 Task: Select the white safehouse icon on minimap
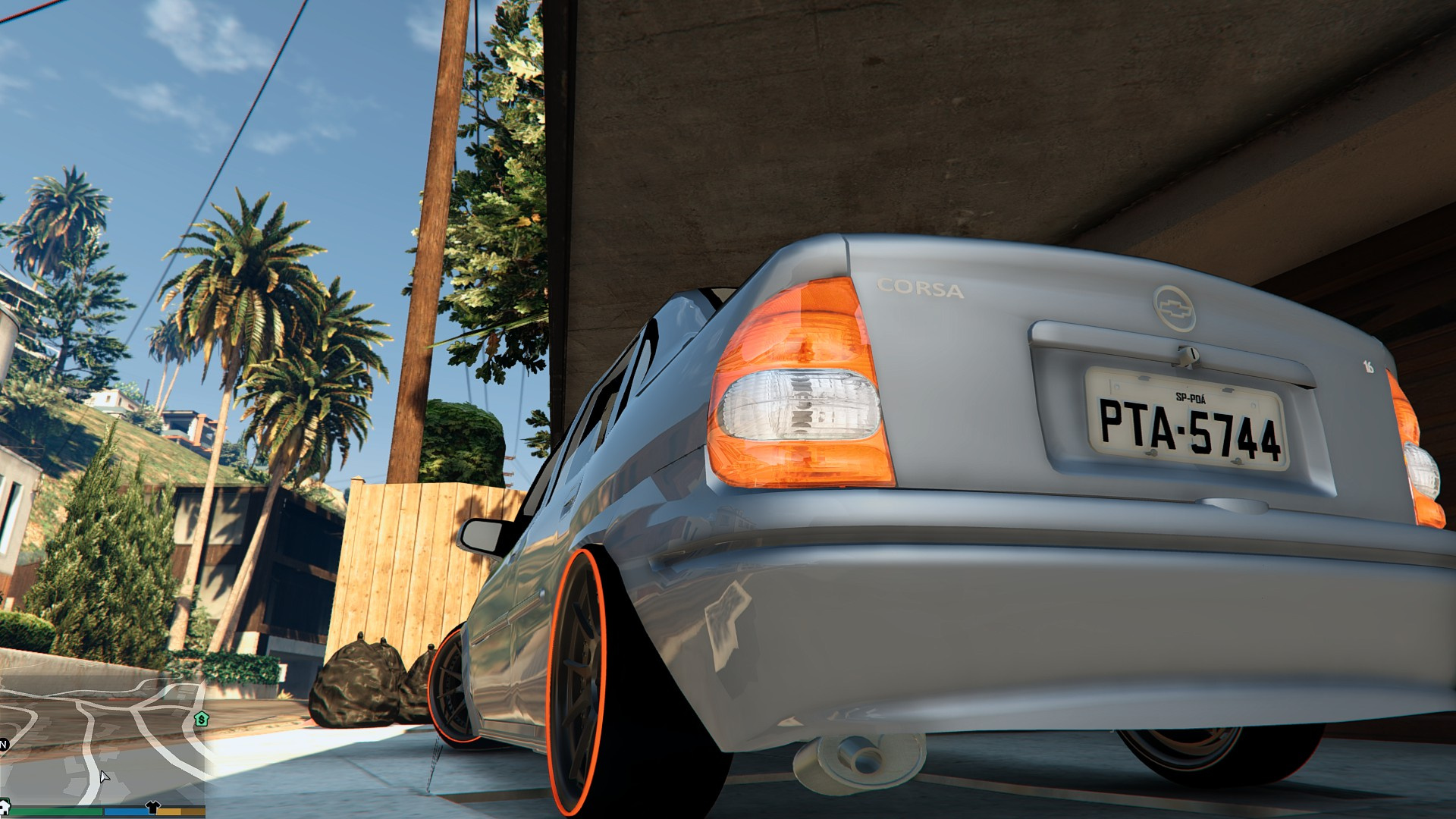(x=5, y=806)
